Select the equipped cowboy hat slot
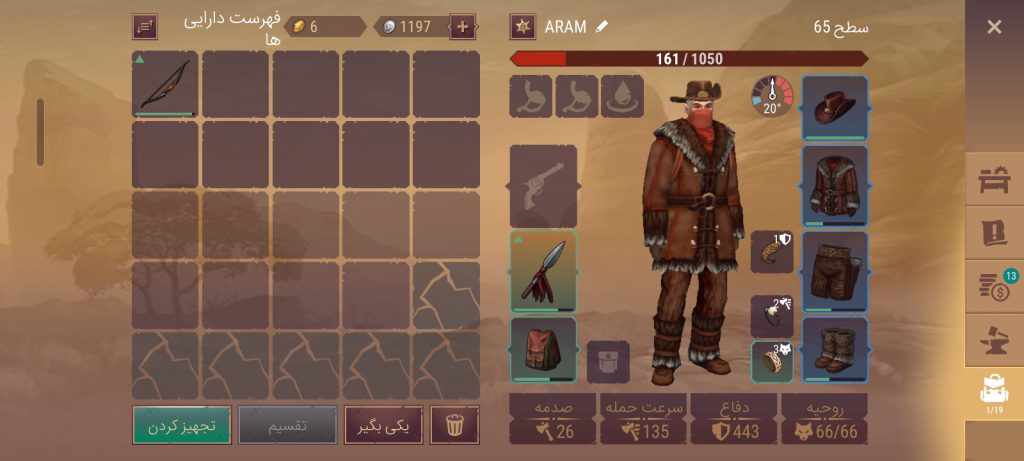The width and height of the screenshot is (1024, 461). point(835,107)
